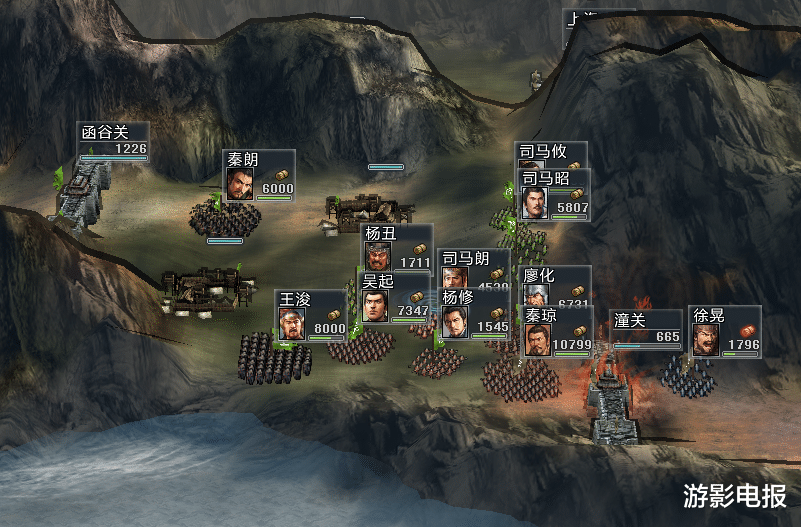Select the 函谷关 gate nameplate
Screen dimensions: 801x527
(114, 141)
